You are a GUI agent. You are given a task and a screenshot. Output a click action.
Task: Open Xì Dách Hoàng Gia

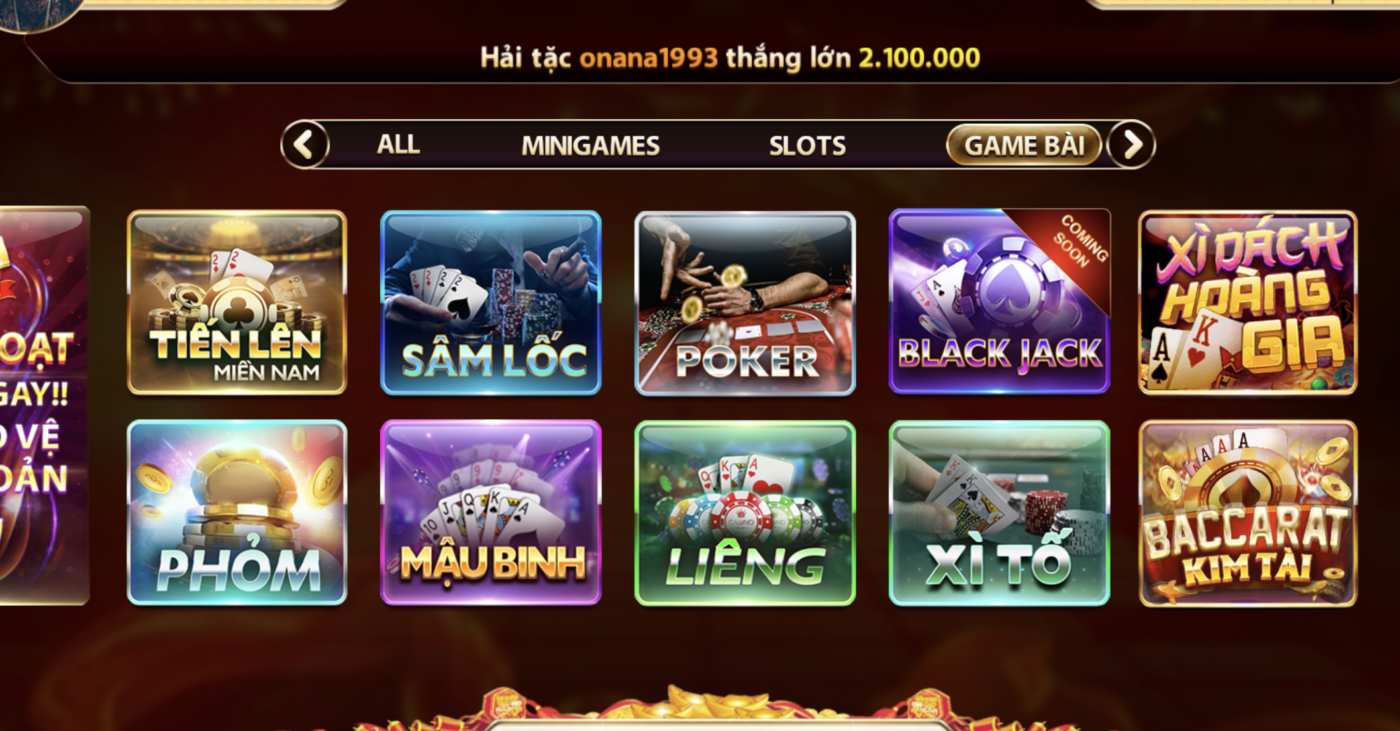tap(1250, 300)
